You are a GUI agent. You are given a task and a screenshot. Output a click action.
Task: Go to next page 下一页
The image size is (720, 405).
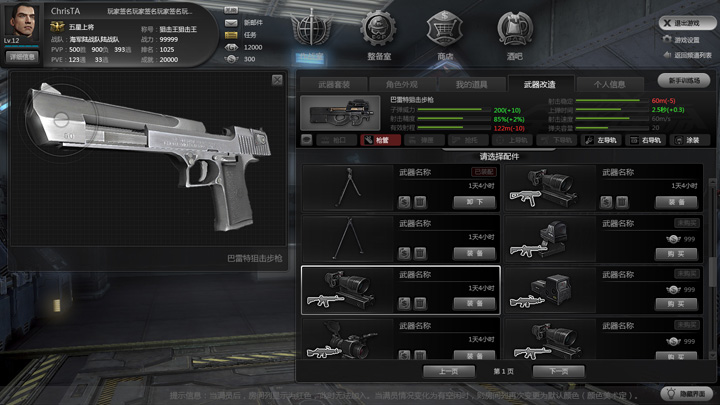click(x=558, y=371)
